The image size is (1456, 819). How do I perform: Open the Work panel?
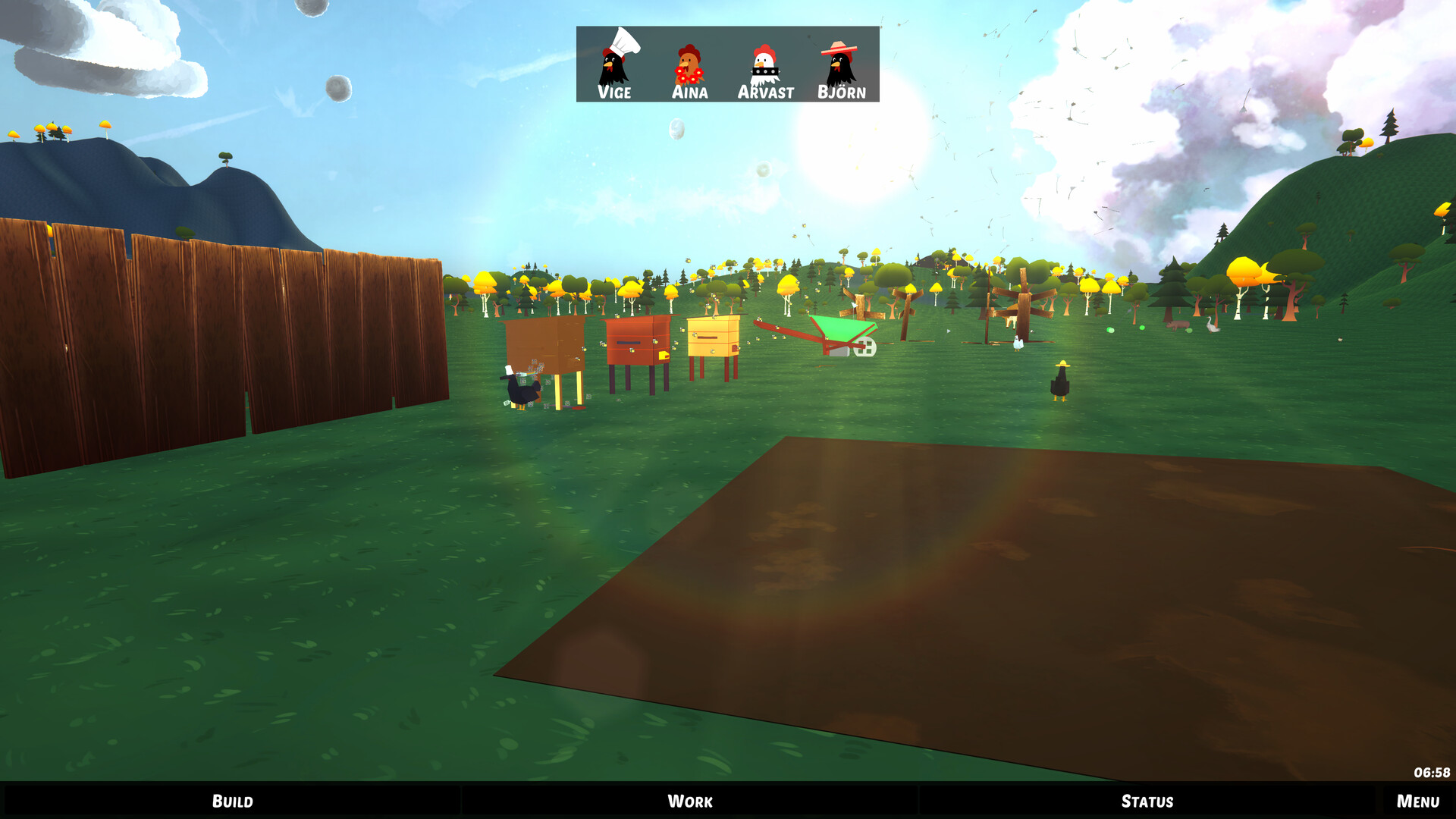click(689, 801)
